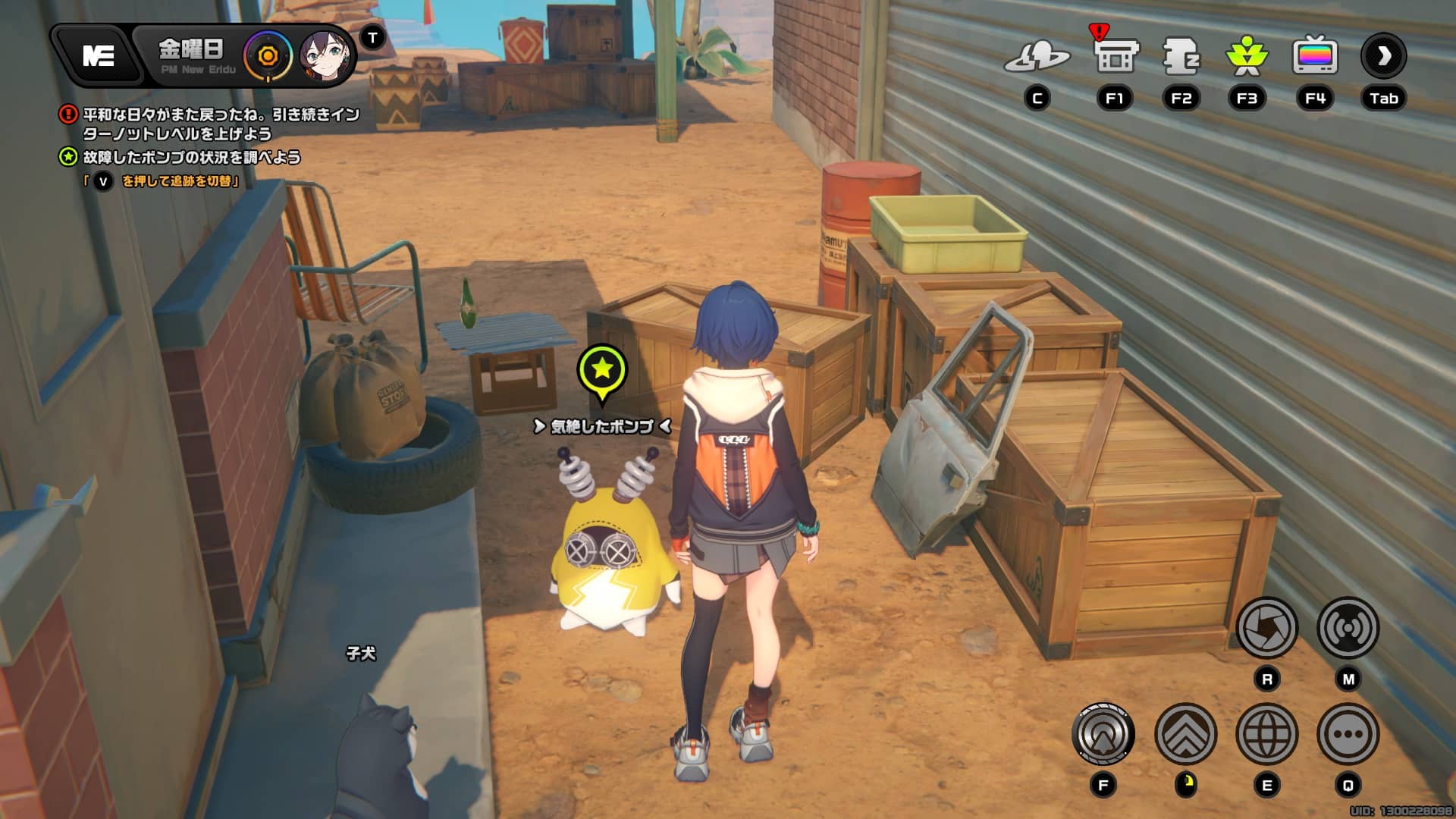Click the player avatar portrait

pyautogui.click(x=325, y=56)
